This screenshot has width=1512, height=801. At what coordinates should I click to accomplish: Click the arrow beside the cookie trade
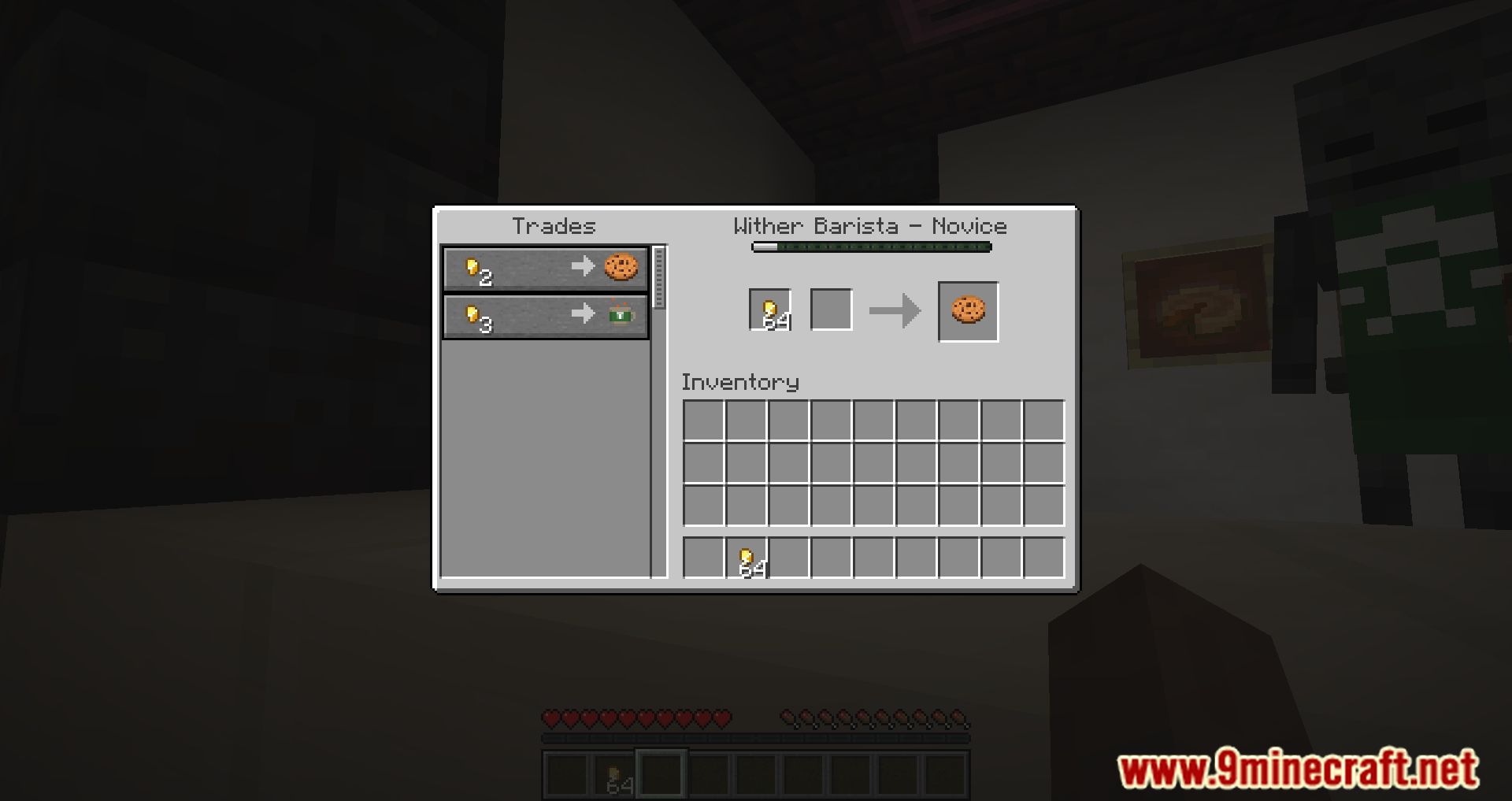click(x=584, y=266)
